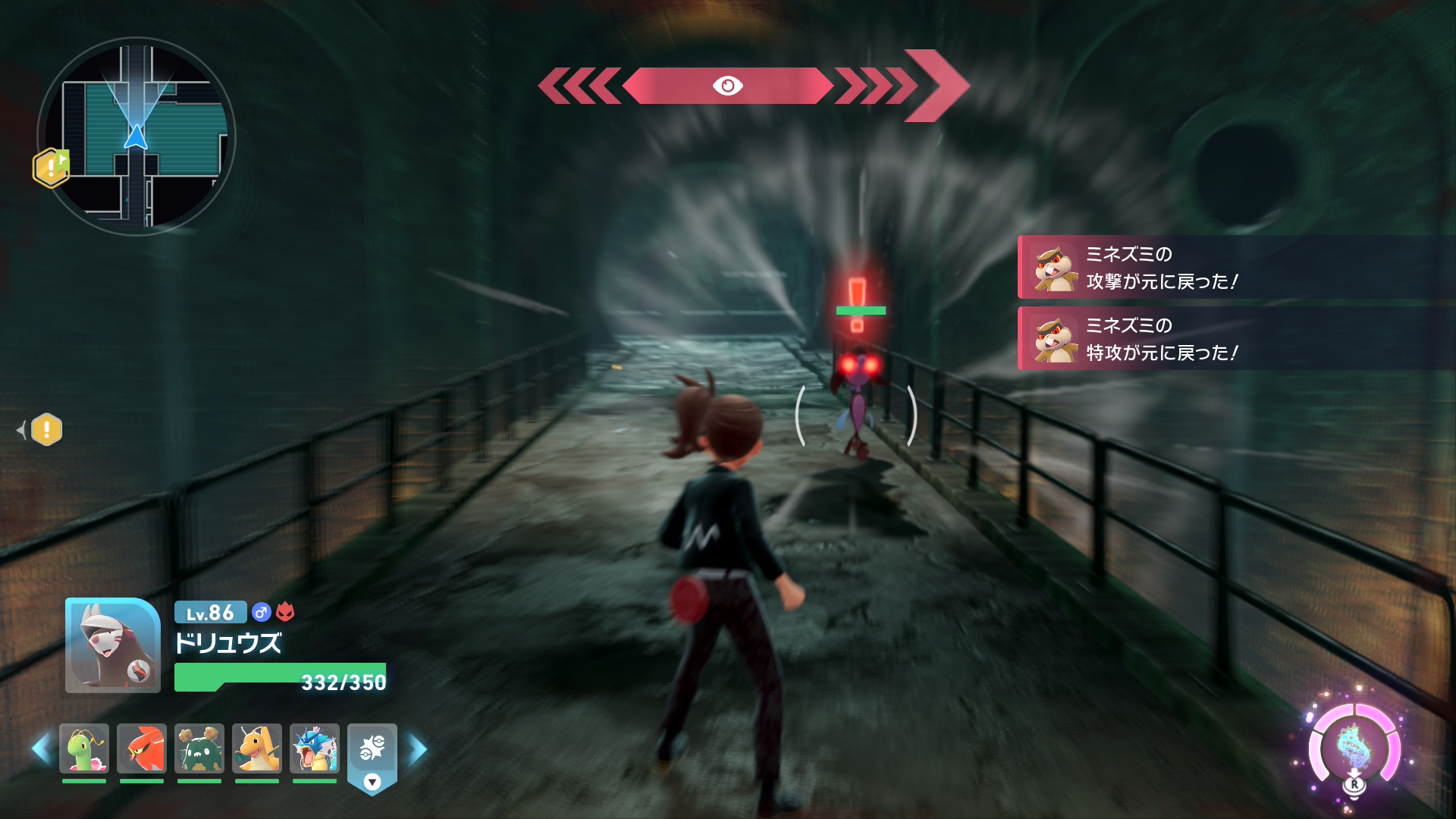Select the attack-reset battle log message
The image size is (1456, 819).
coord(1236,268)
